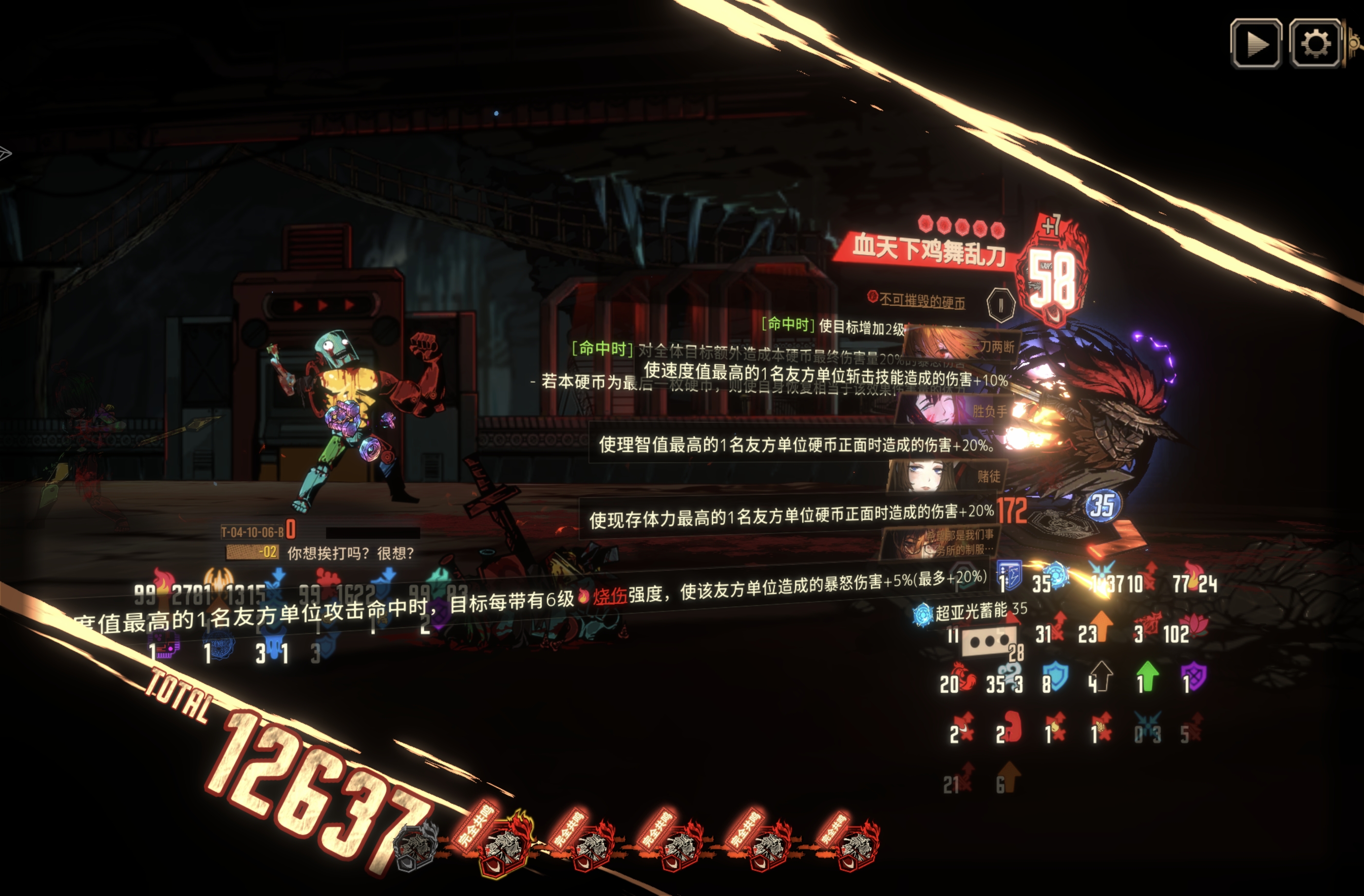Select the 超亚光蓄能 status icon
Image resolution: width=1364 pixels, height=896 pixels.
pyautogui.click(x=923, y=615)
